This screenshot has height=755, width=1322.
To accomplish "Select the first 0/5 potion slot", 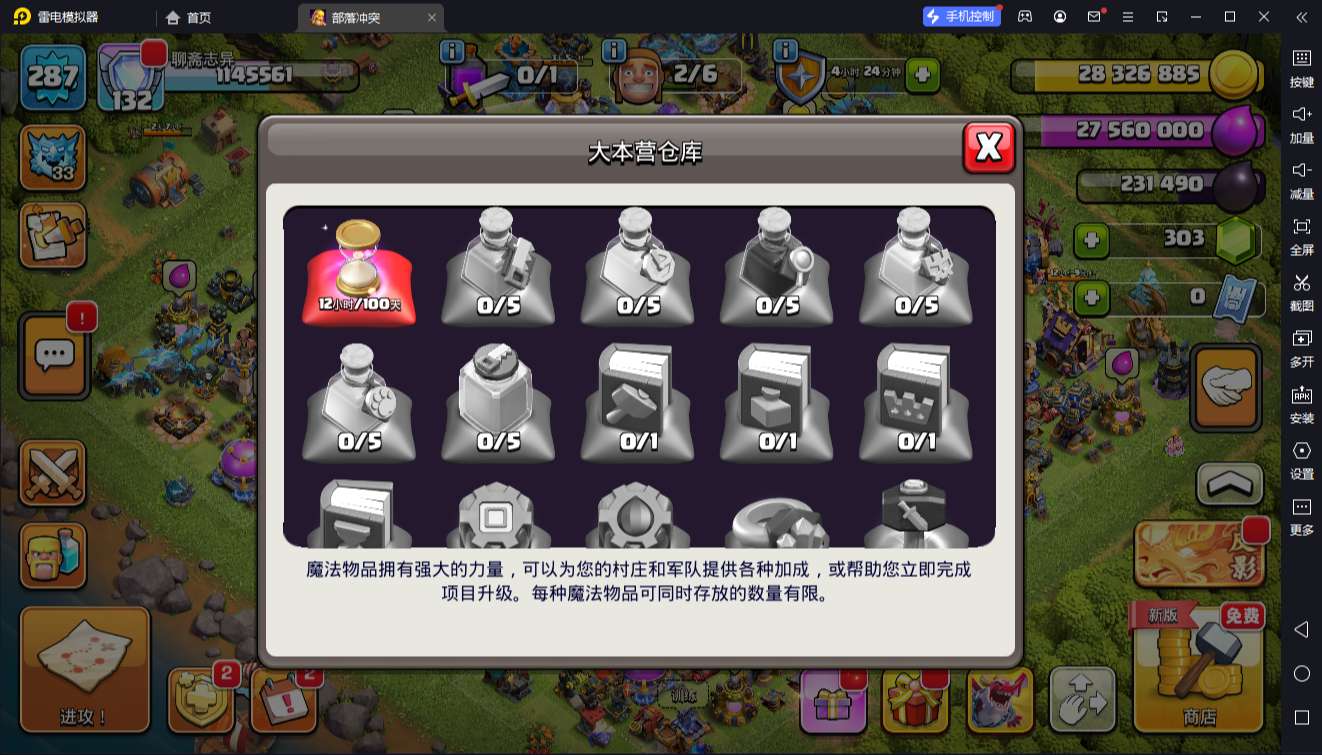I will 497,263.
